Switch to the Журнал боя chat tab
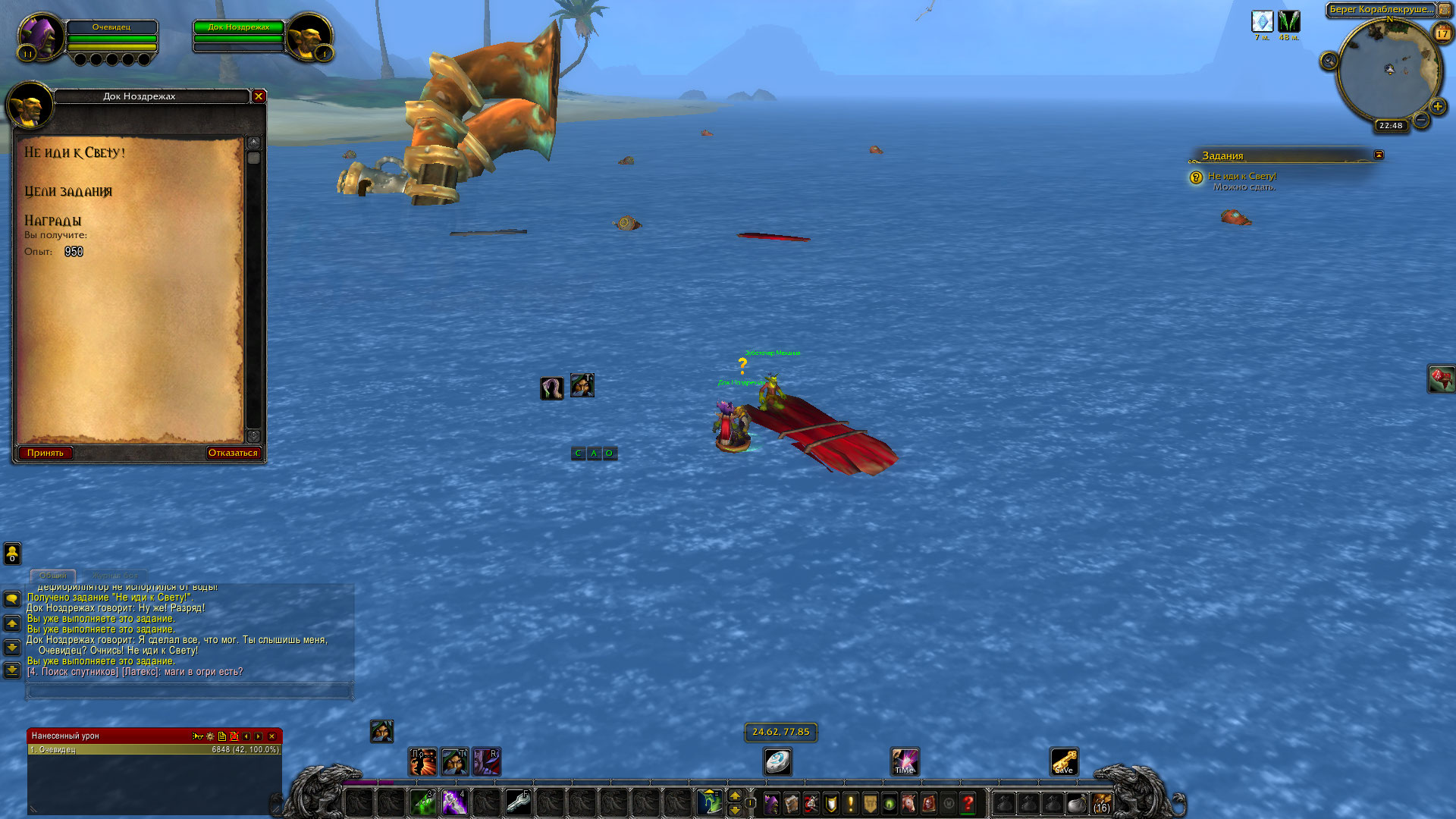The image size is (1456, 819). (115, 576)
